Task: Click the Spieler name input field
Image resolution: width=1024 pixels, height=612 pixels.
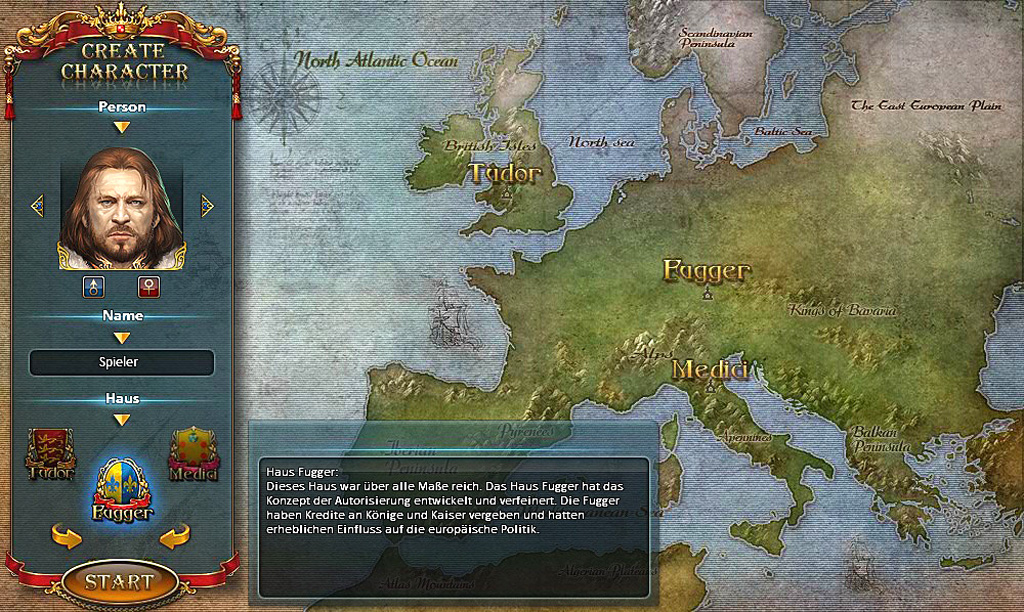Action: coord(122,362)
